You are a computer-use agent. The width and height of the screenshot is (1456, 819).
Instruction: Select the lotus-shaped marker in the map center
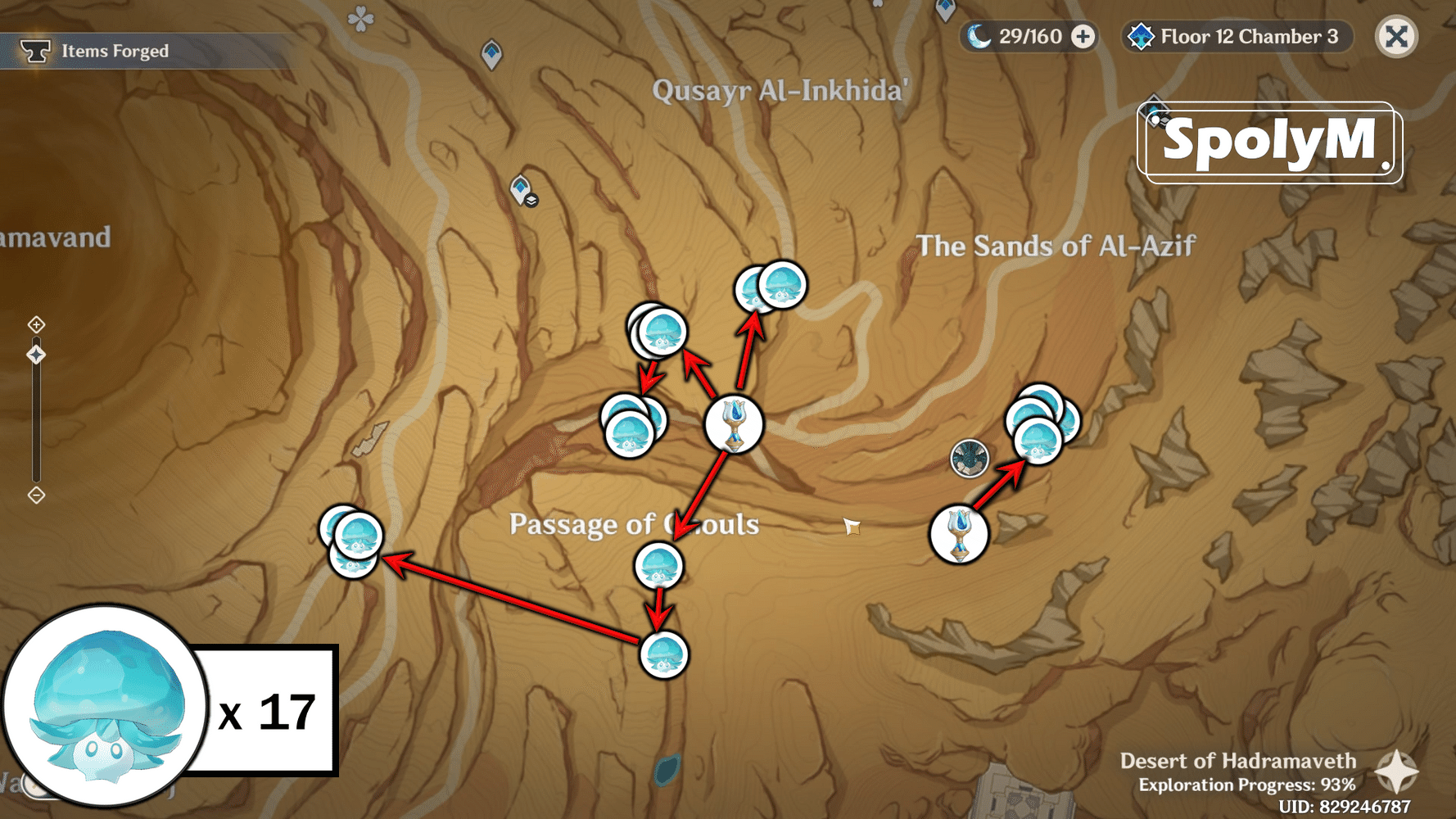[x=735, y=424]
